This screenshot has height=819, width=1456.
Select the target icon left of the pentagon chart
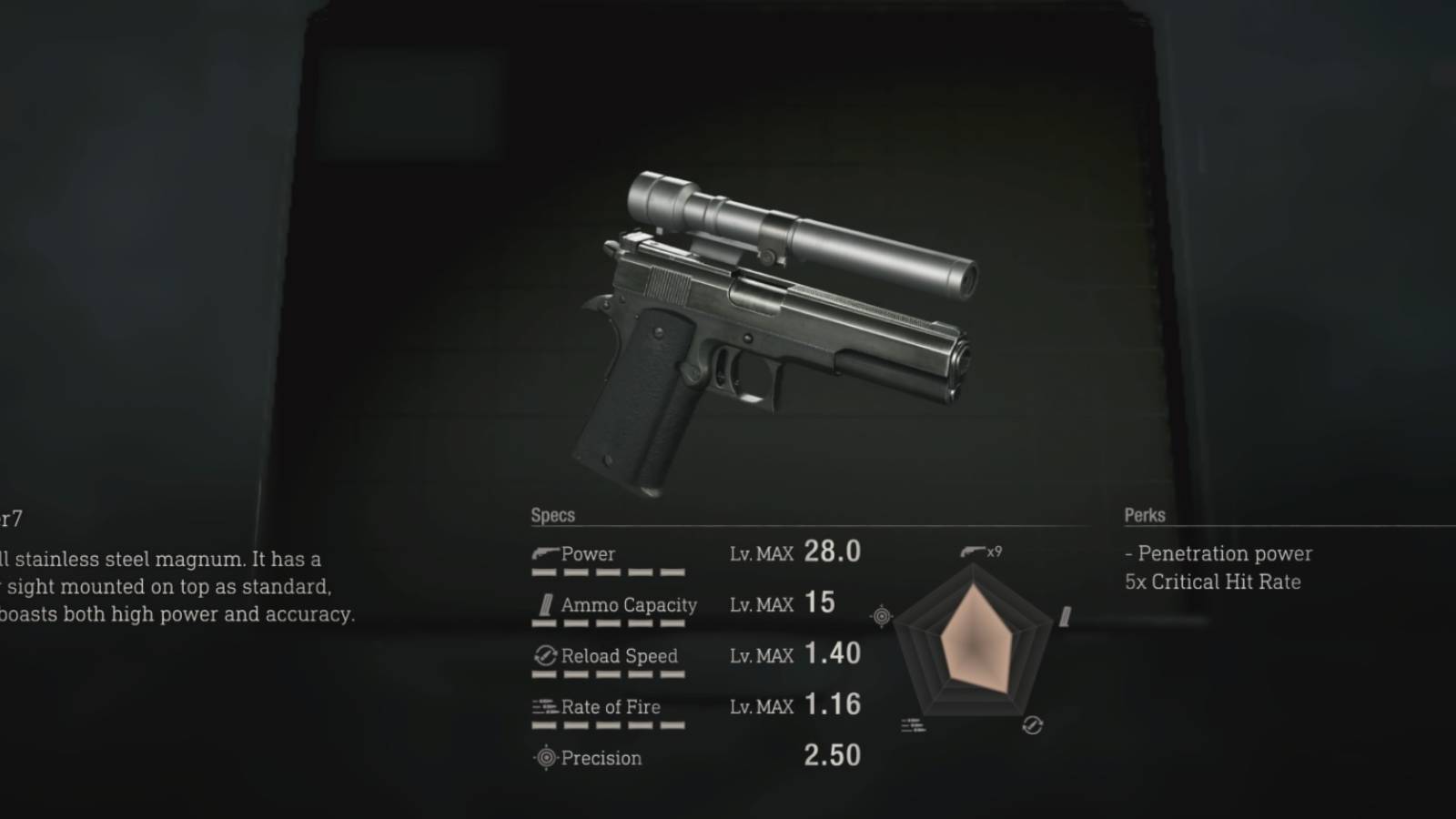881,616
